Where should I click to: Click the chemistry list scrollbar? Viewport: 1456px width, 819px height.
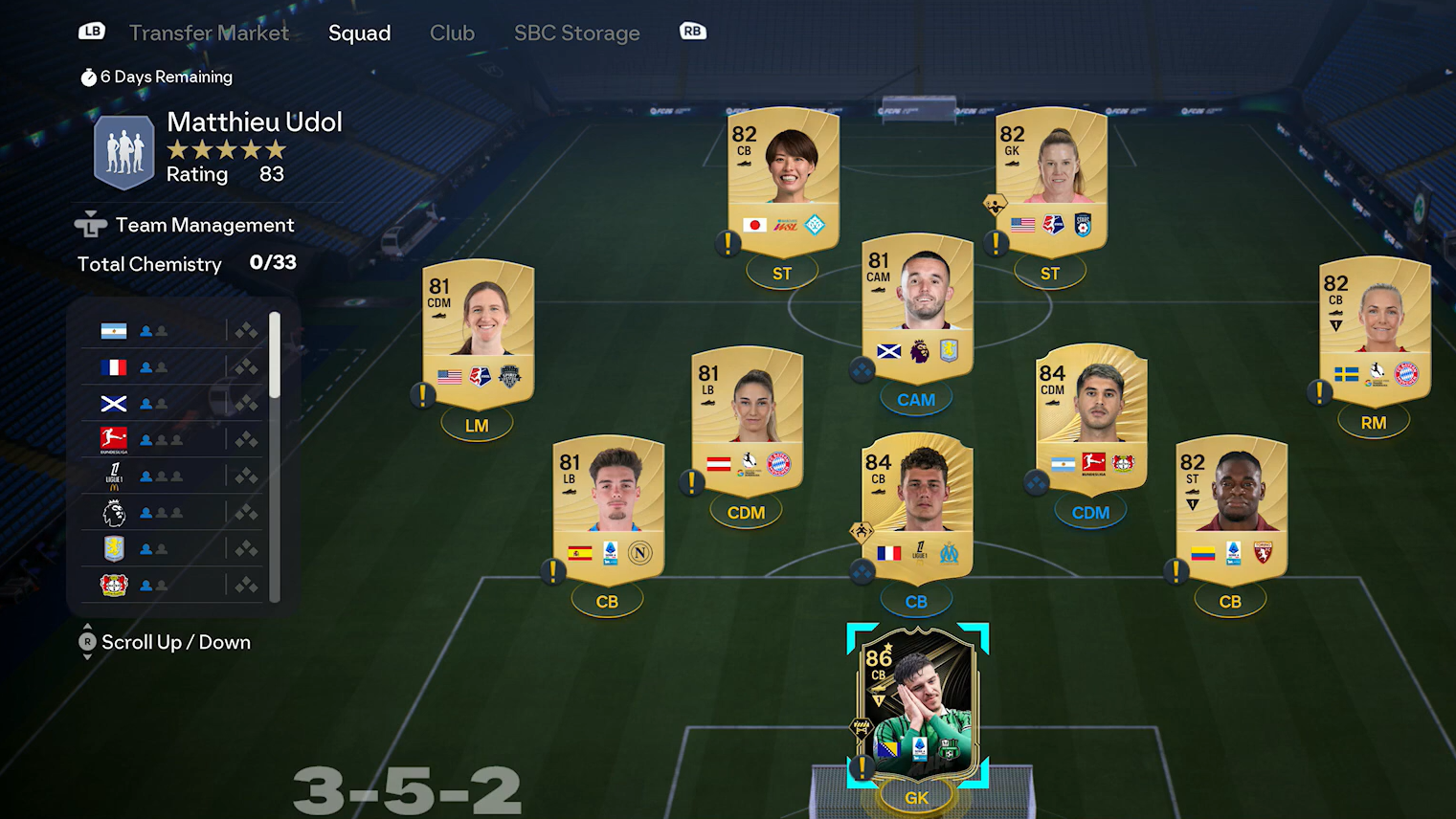pyautogui.click(x=275, y=355)
